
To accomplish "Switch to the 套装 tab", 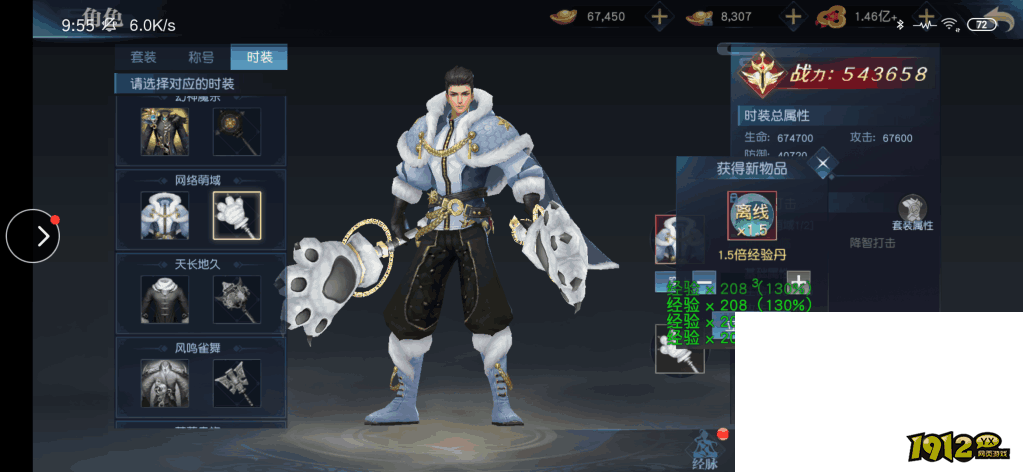I will tap(144, 57).
